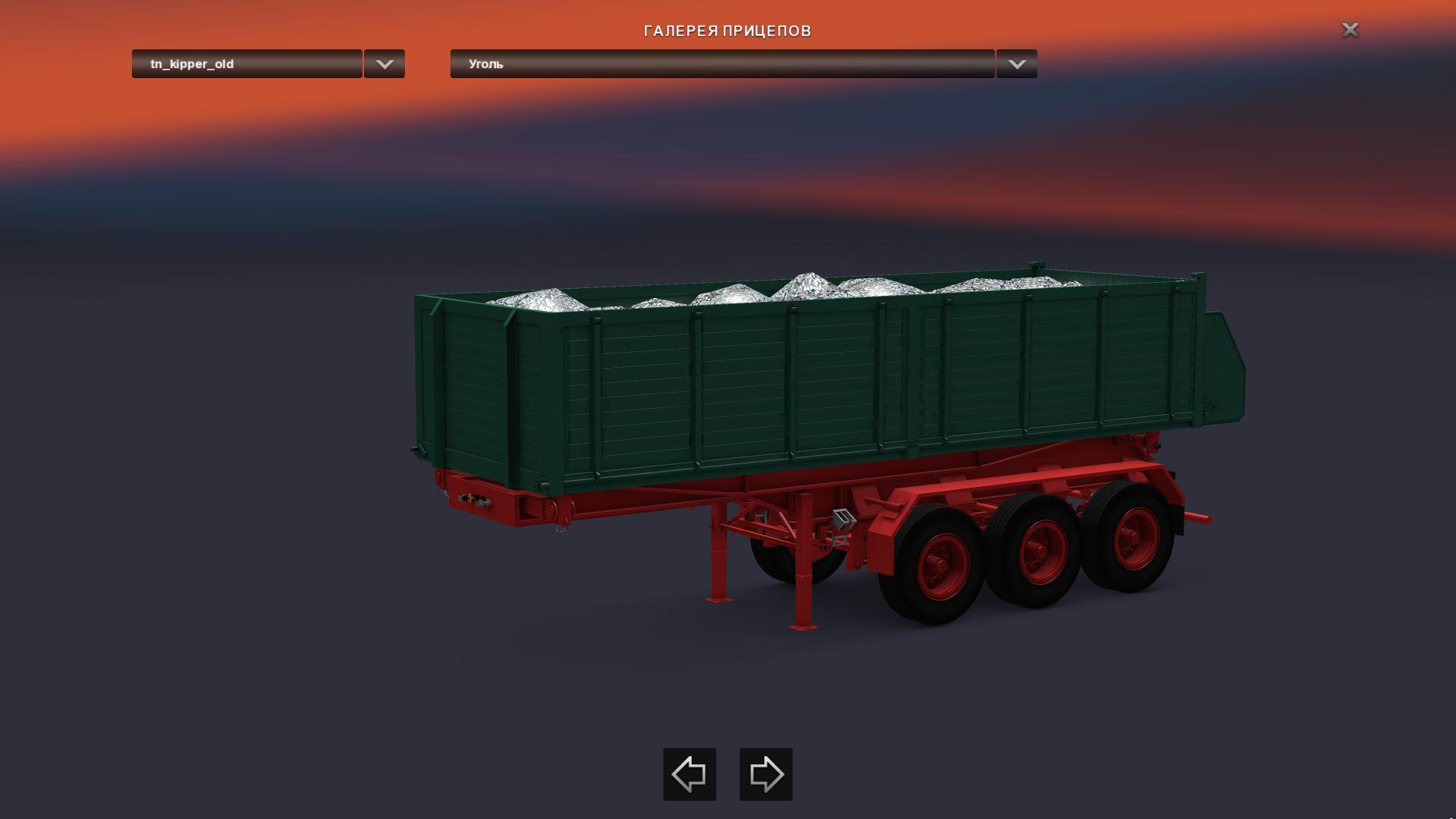Close the trailer gallery window
Screen dimensions: 1456x819
pyautogui.click(x=1350, y=30)
